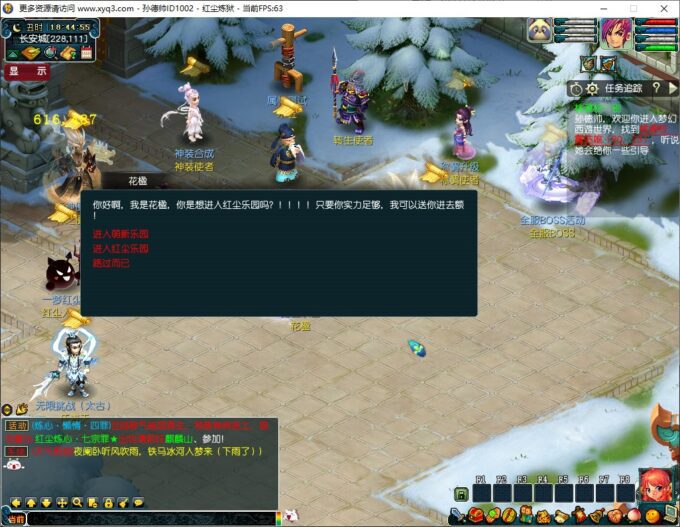680x527 pixels.
Task: Click the red 显示 button
Action: point(27,71)
